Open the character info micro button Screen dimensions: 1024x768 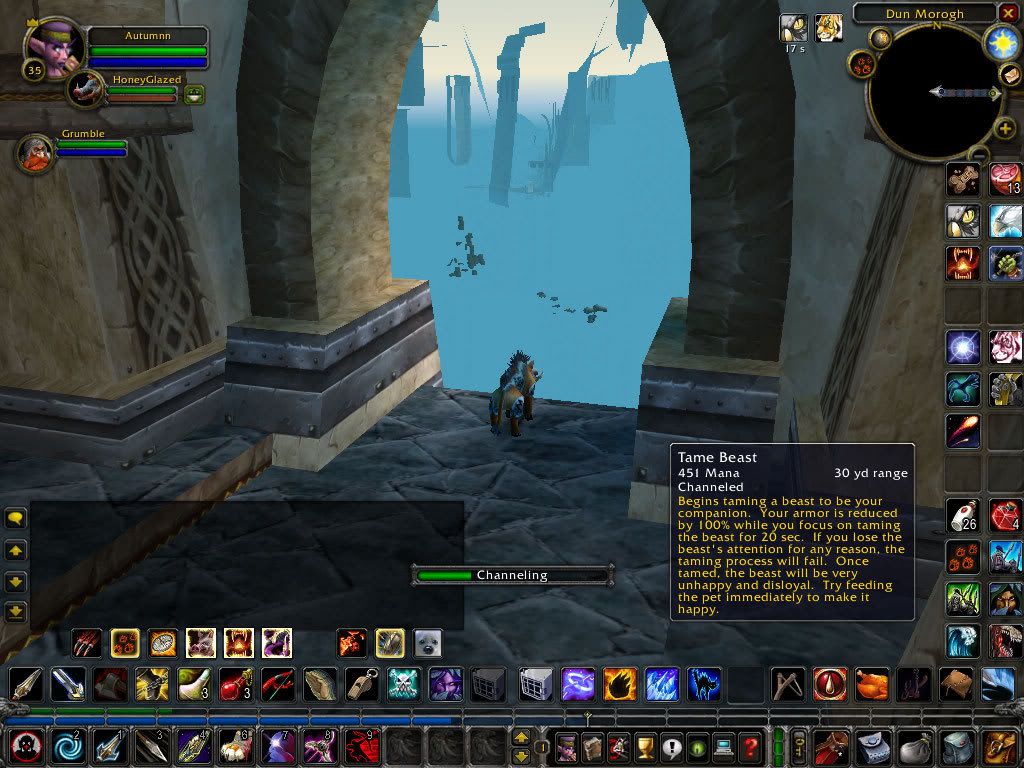click(567, 745)
